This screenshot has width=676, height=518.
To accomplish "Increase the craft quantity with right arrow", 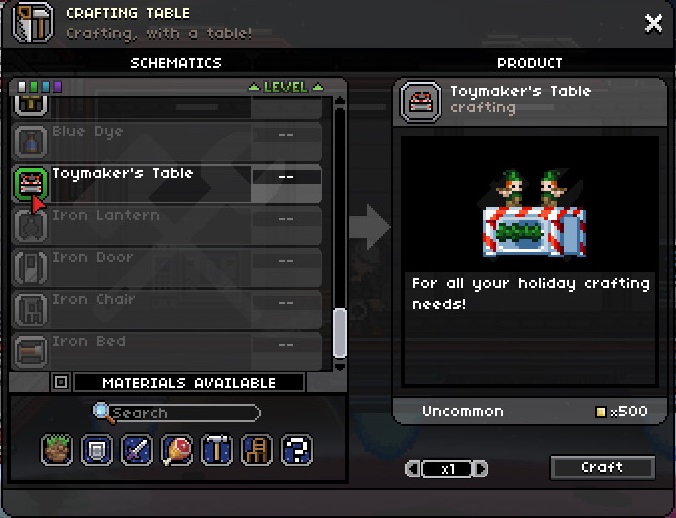I will coord(482,468).
